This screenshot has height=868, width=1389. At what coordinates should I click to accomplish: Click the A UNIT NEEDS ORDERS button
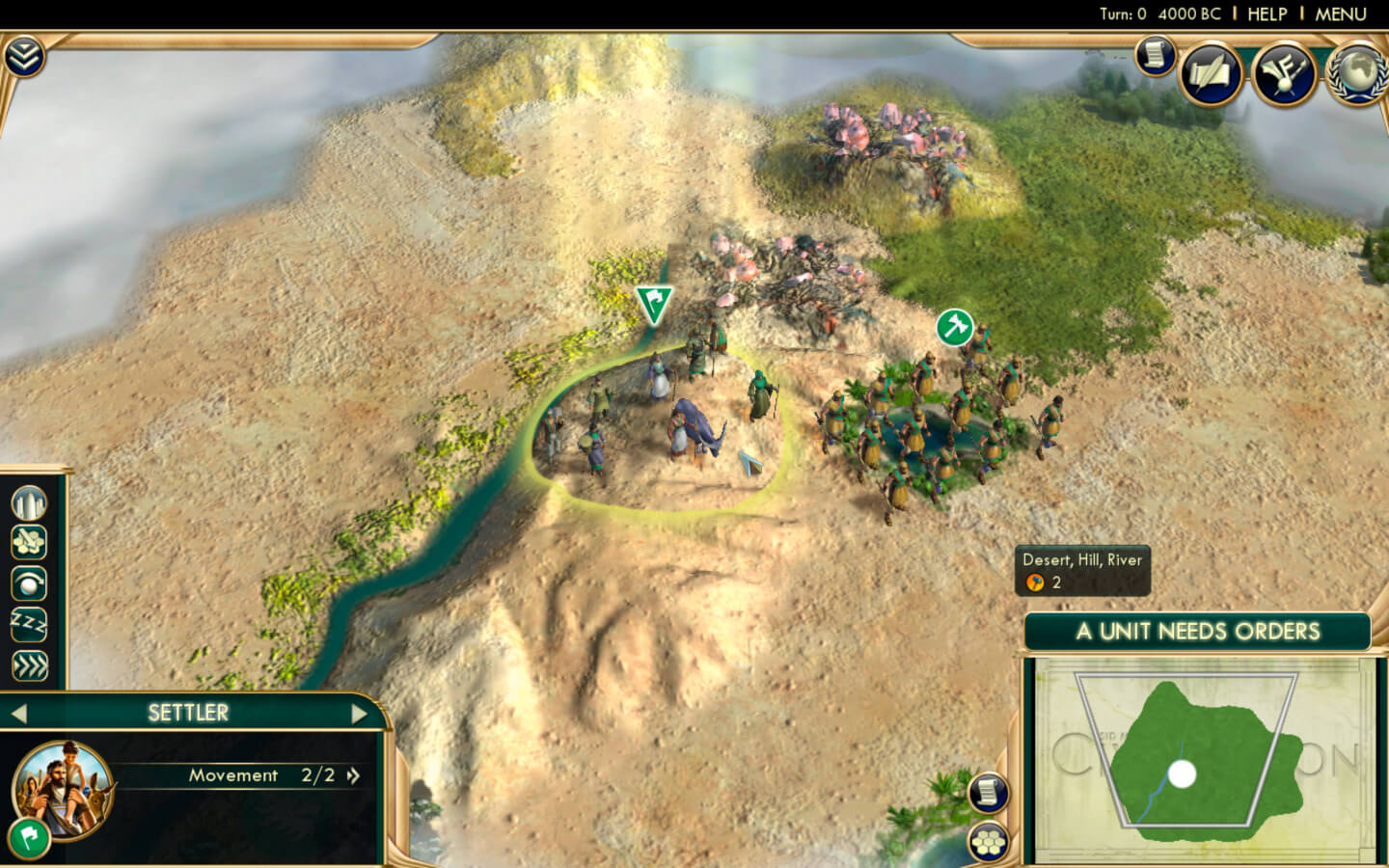coord(1197,632)
